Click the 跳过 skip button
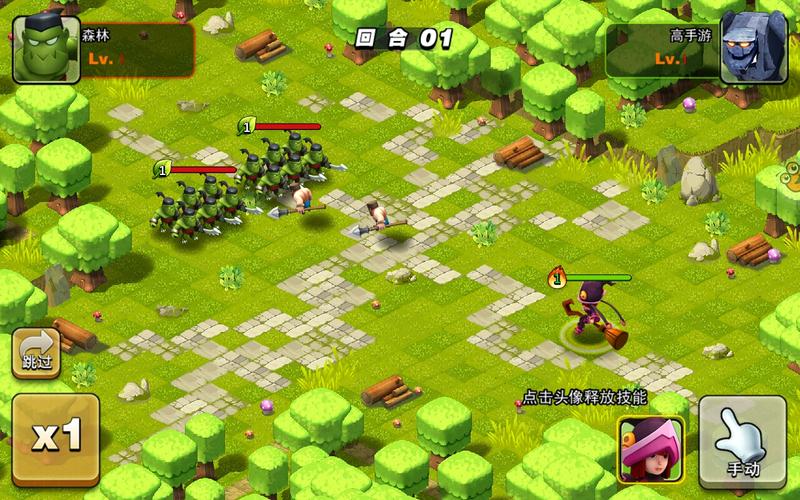800x500 pixels. coord(35,354)
